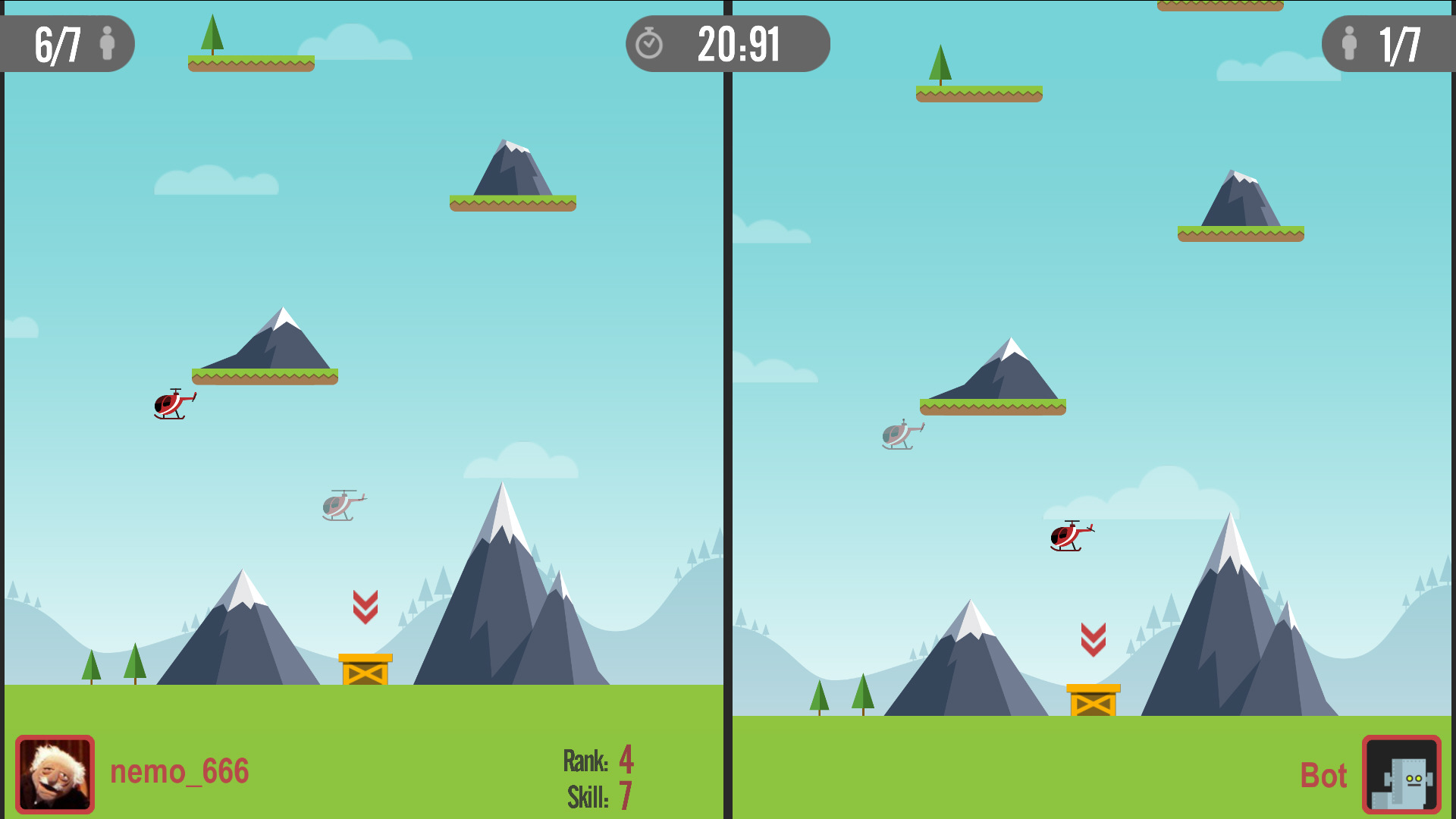Click the red double-chevron arrow on the Bot's side

tap(1092, 641)
